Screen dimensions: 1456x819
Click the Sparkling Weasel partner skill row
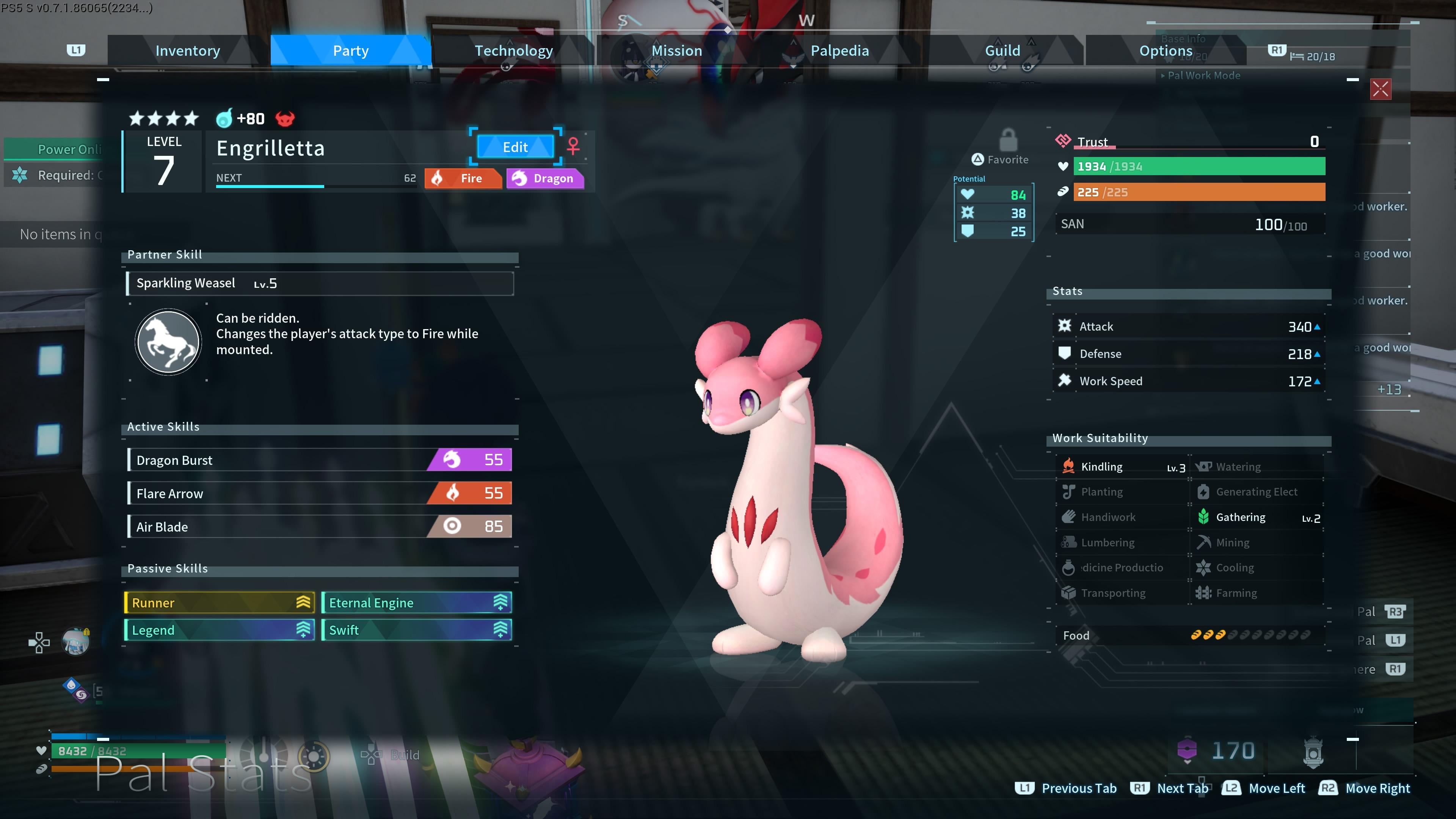click(x=320, y=283)
